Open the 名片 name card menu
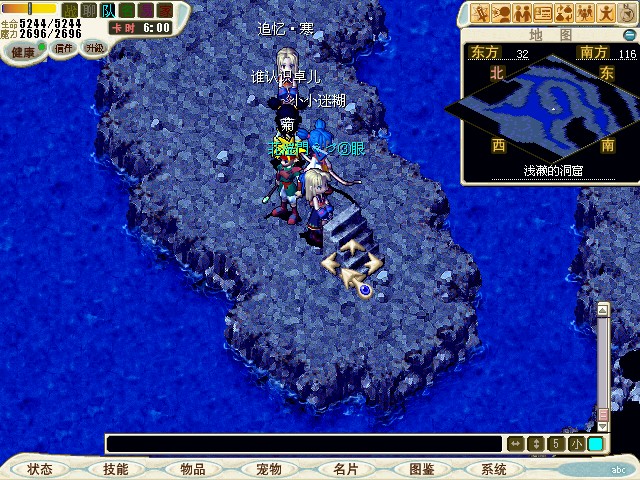 [x=345, y=469]
